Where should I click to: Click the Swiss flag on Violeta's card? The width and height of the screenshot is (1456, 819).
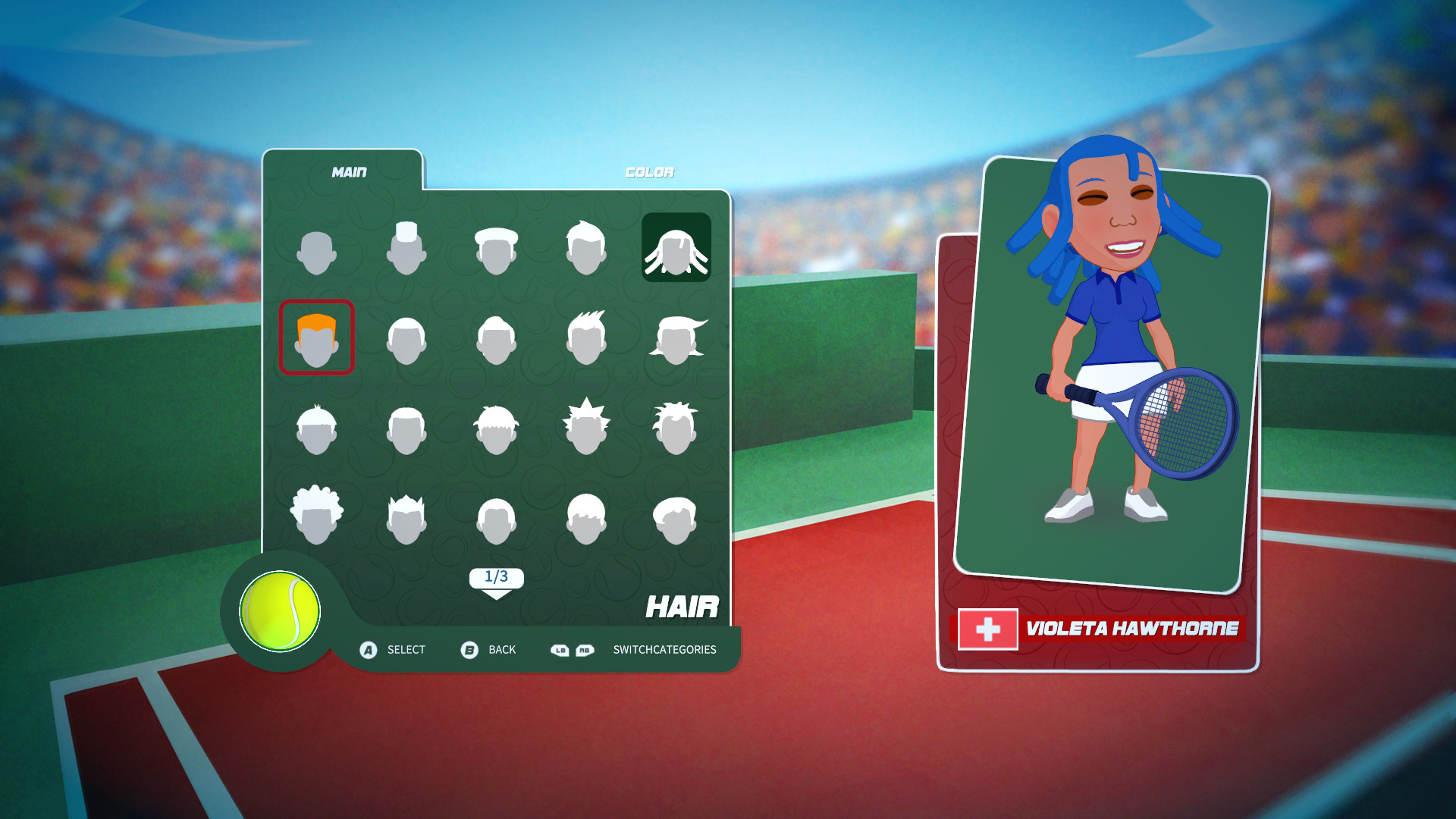tap(987, 629)
